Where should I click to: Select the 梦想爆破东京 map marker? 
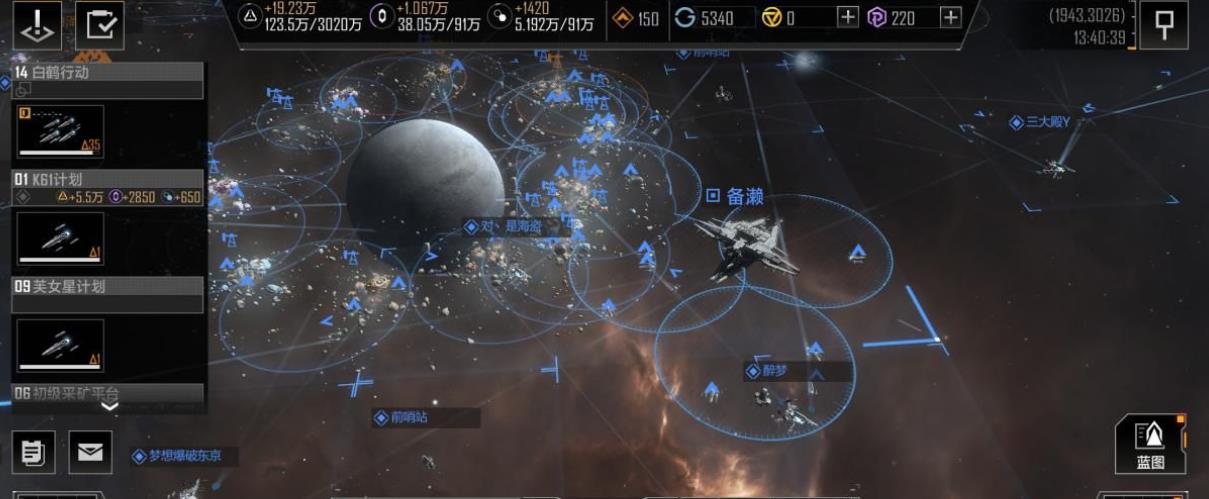point(185,456)
